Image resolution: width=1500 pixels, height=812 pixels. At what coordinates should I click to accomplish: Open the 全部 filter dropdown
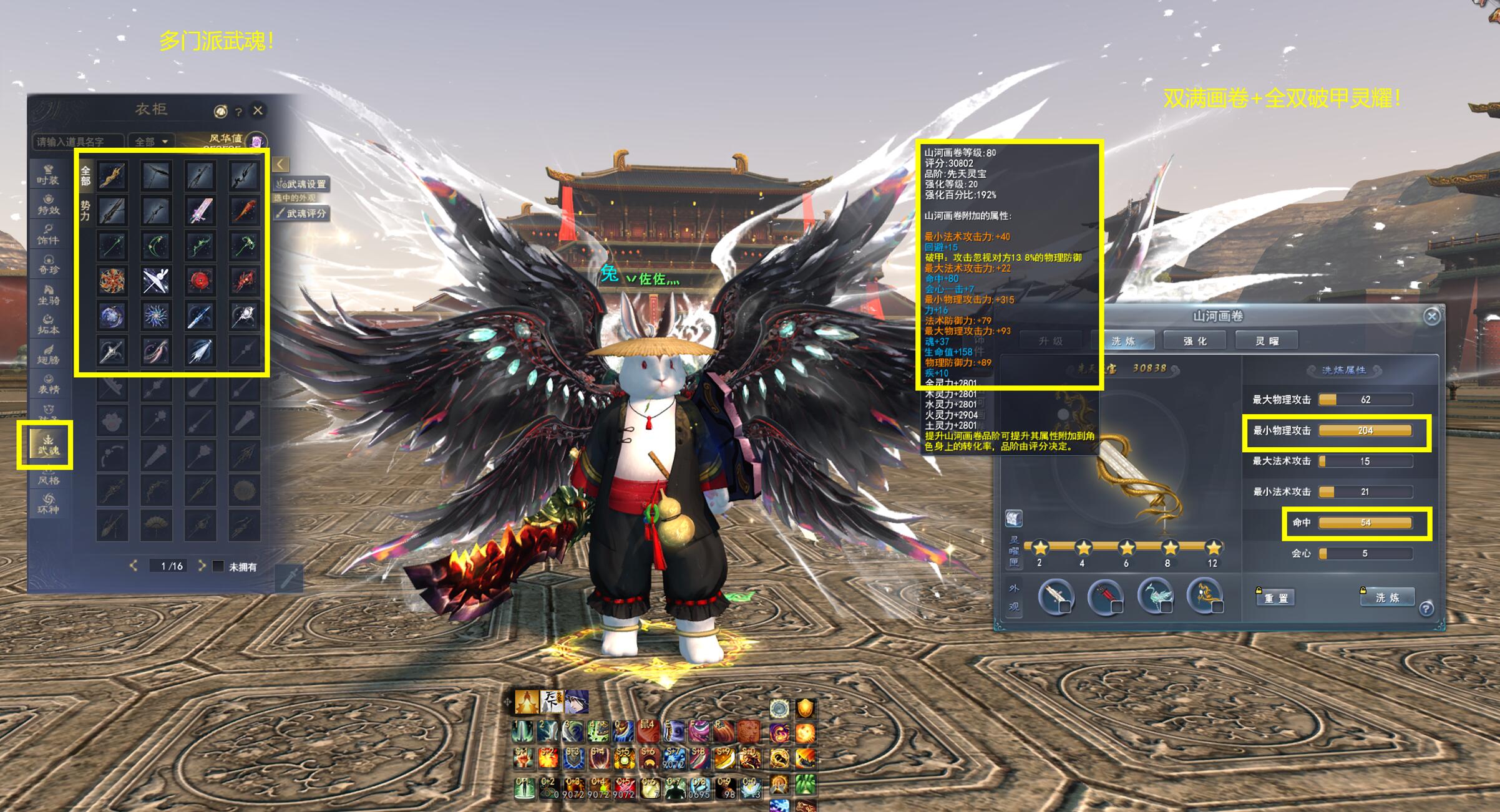tap(152, 142)
